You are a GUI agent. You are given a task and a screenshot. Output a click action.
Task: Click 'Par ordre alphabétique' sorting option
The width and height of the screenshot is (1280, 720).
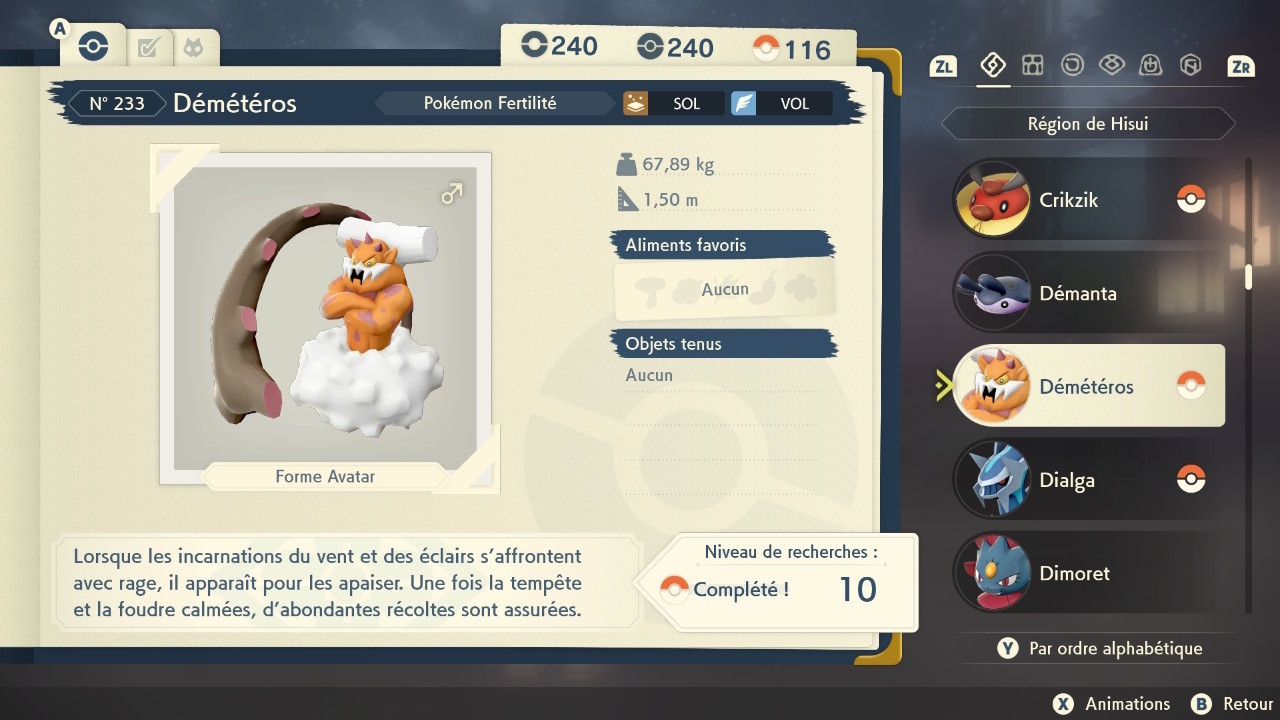point(1100,648)
